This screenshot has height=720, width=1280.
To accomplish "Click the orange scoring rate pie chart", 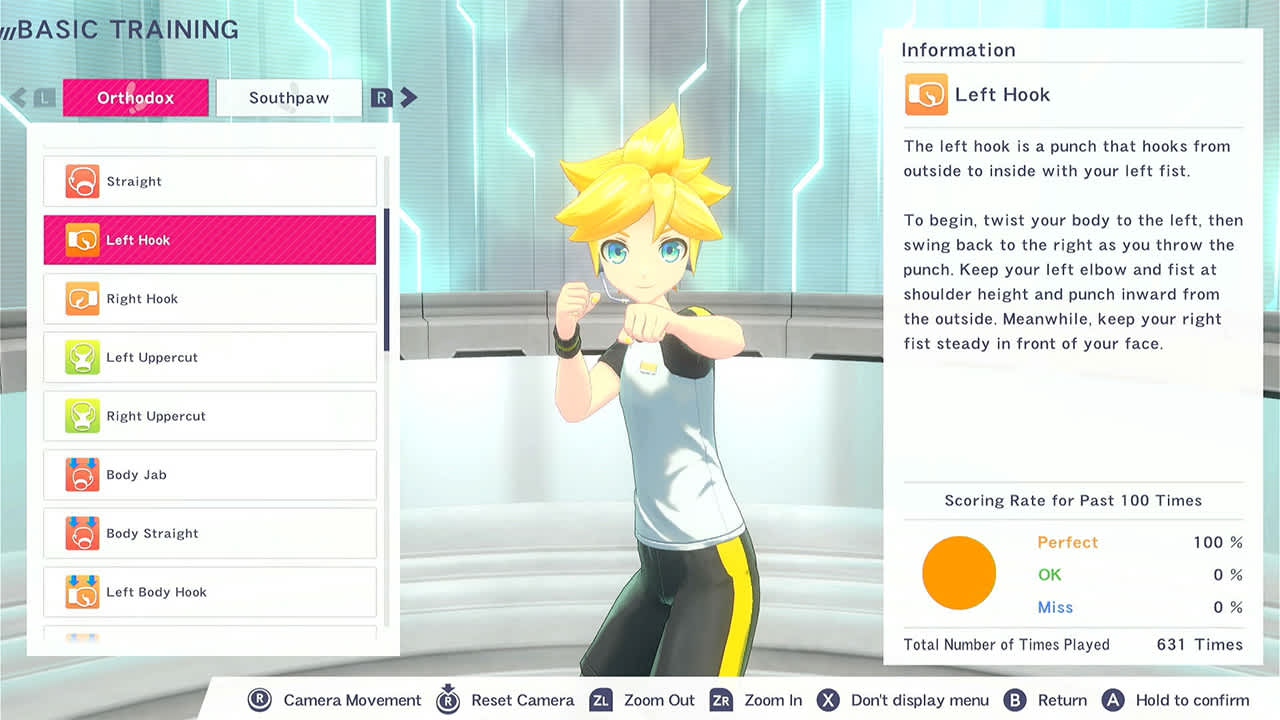I will click(x=959, y=573).
